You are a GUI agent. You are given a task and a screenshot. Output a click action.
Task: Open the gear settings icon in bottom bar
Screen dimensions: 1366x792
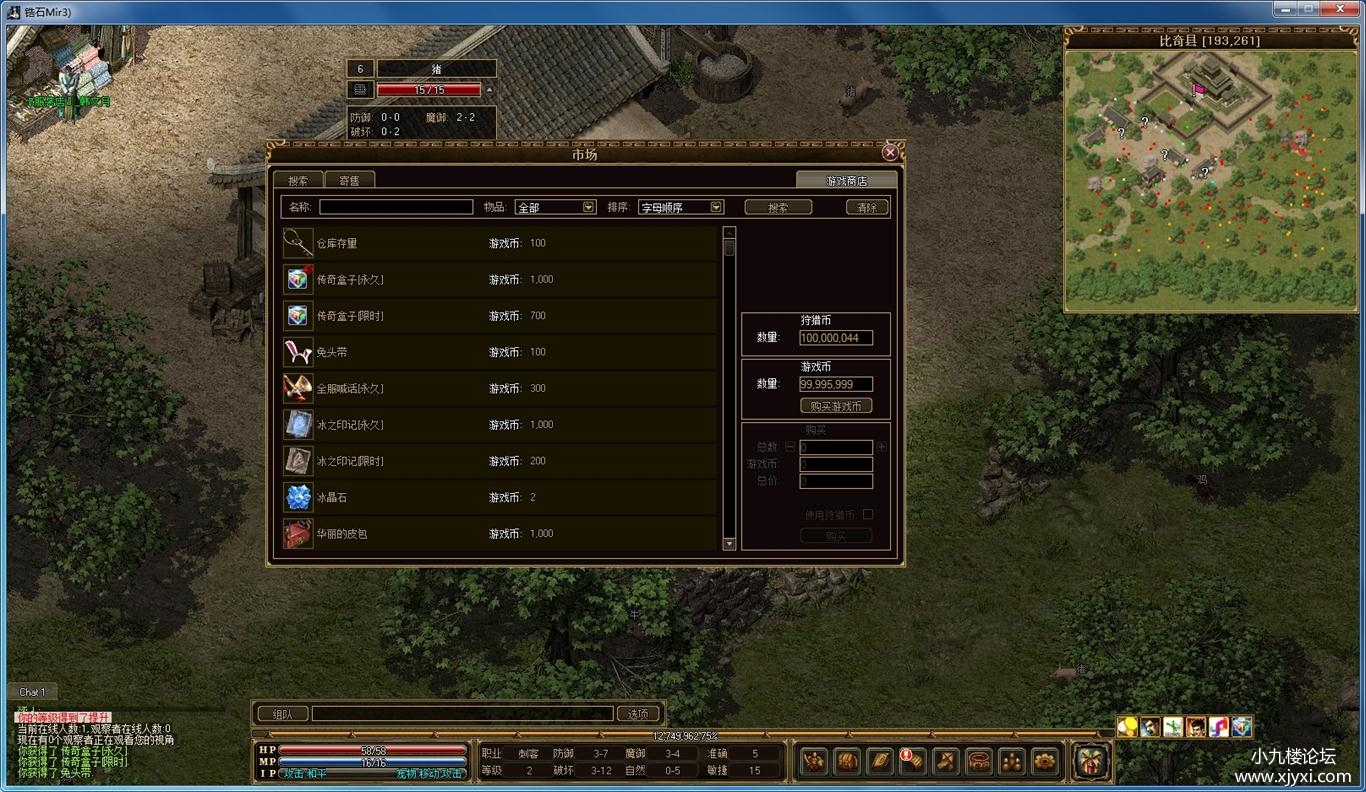[x=1045, y=761]
